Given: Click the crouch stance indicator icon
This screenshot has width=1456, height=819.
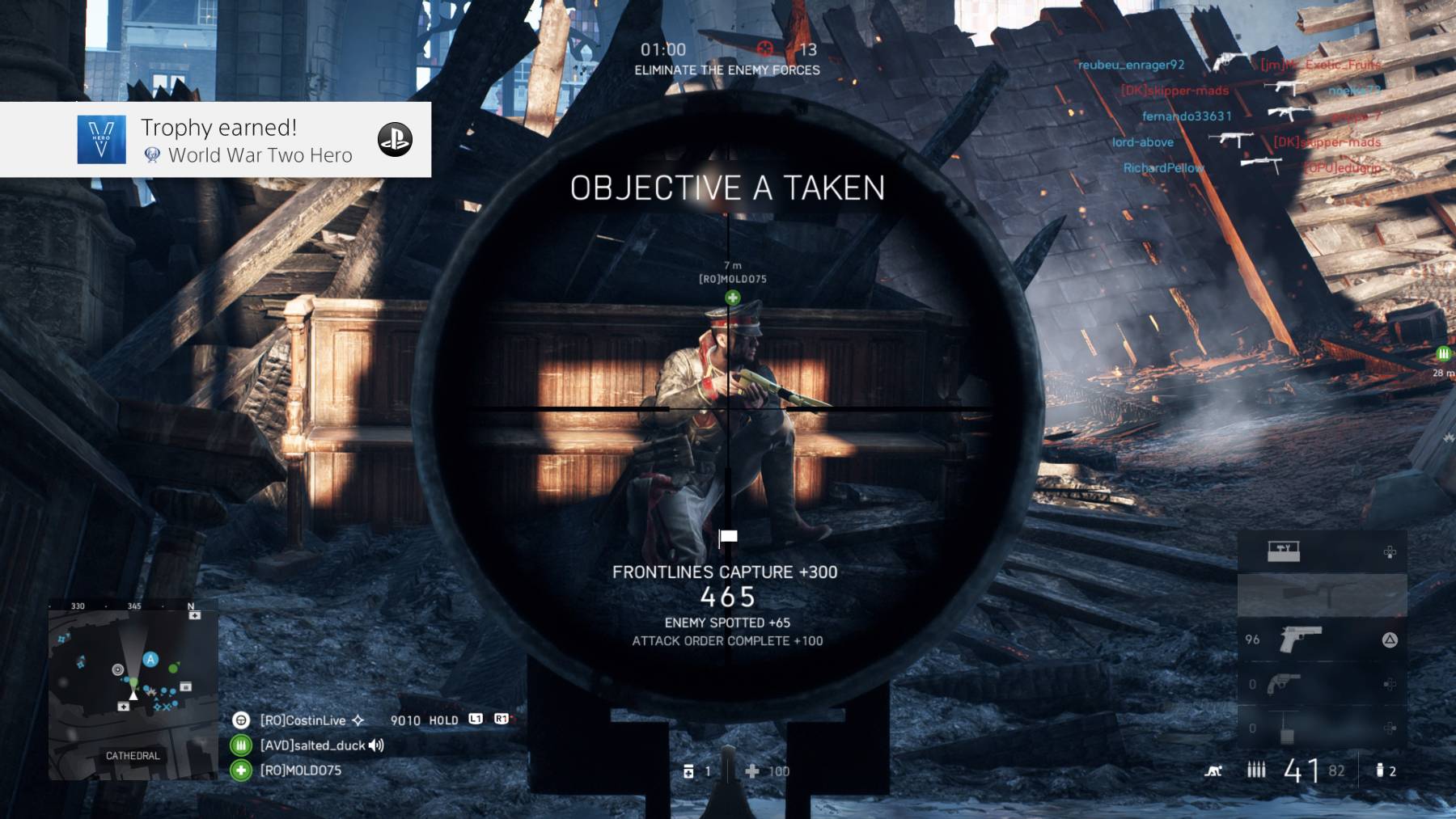Looking at the screenshot, I should pyautogui.click(x=1213, y=771).
